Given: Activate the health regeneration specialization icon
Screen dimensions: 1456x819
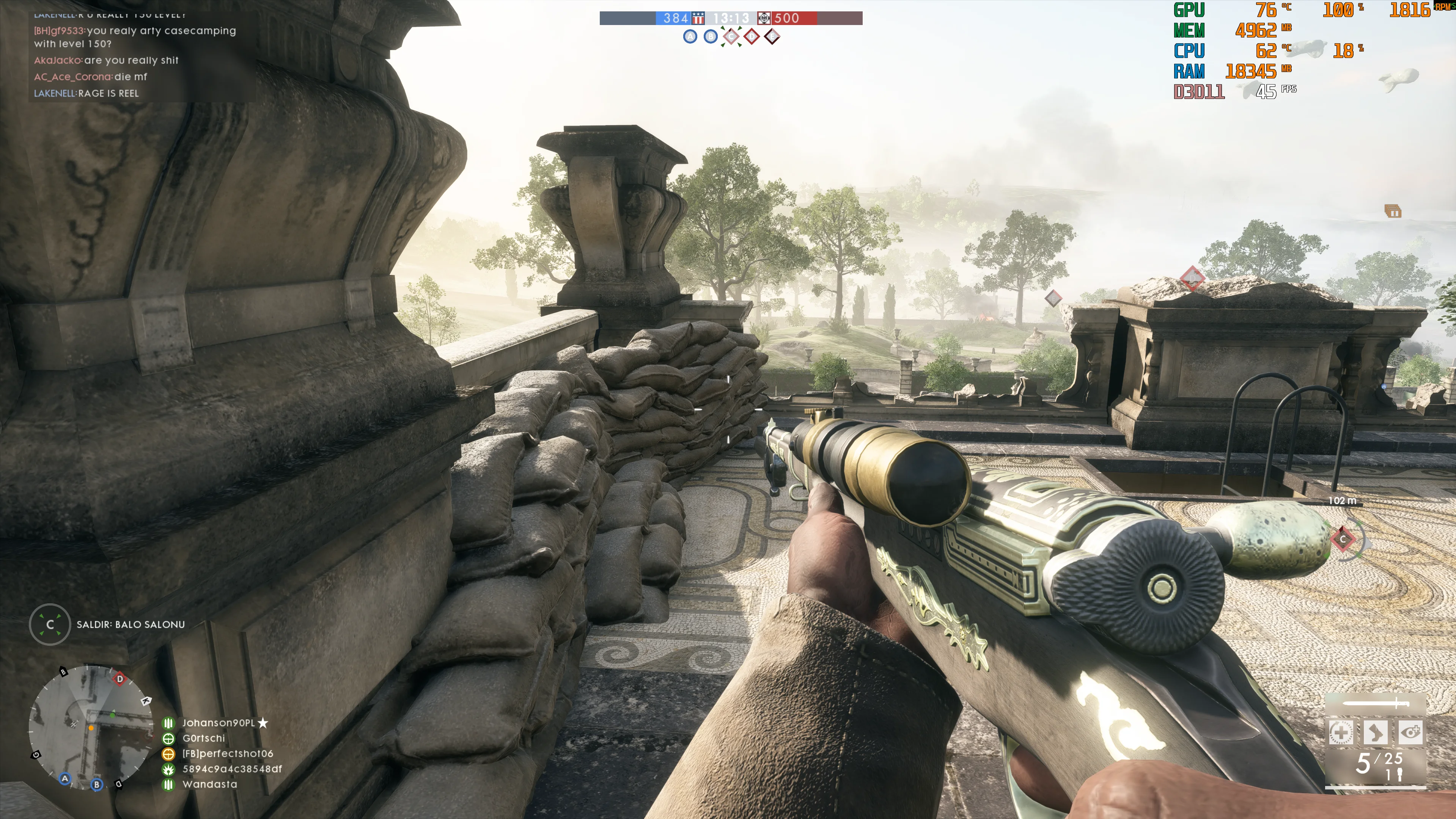Looking at the screenshot, I should 1340,733.
